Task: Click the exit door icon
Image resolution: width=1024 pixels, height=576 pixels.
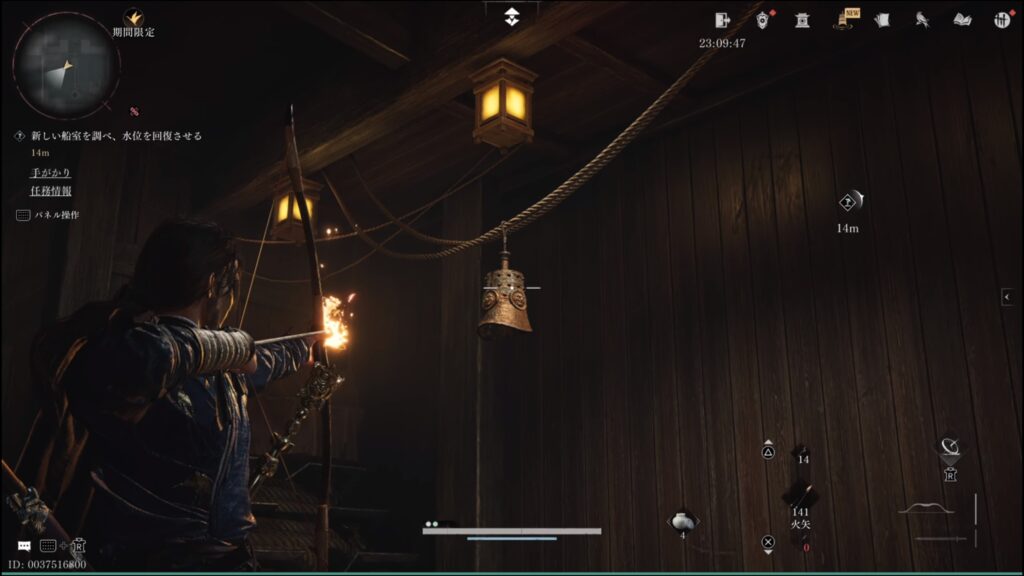Action: (x=724, y=20)
